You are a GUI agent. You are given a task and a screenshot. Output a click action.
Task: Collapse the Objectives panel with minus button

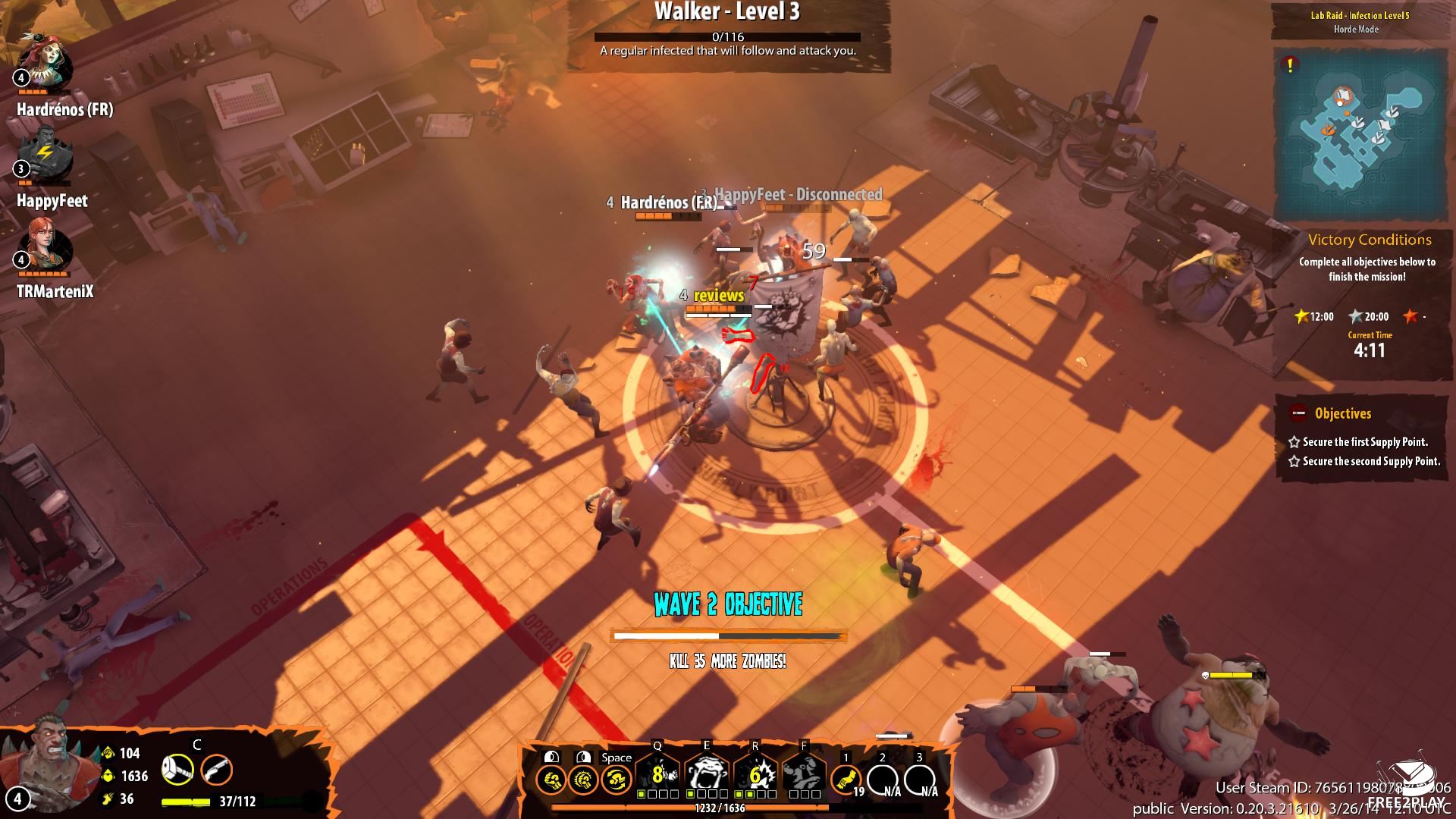(1298, 413)
